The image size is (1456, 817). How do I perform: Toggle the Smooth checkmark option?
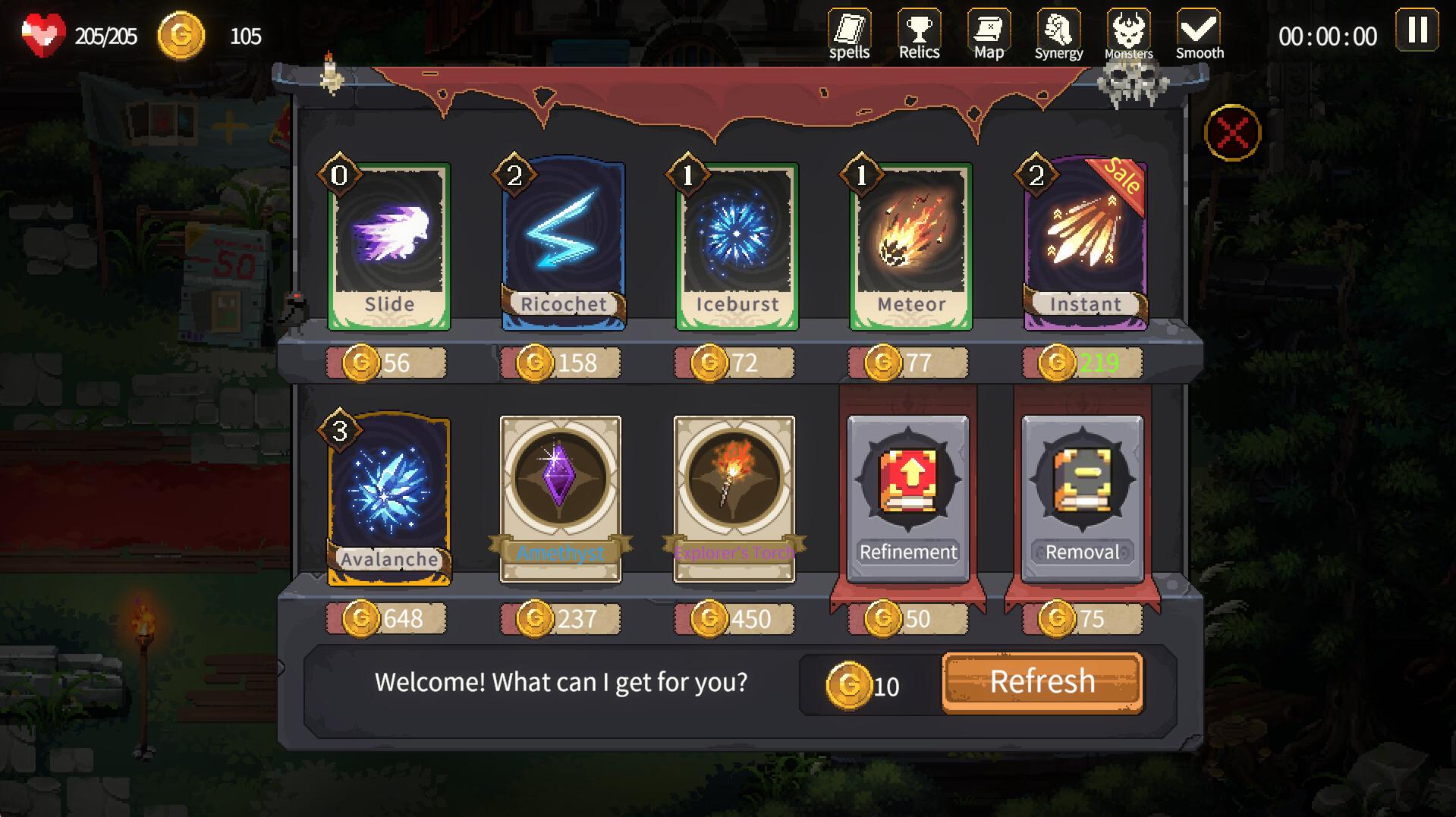click(1199, 30)
